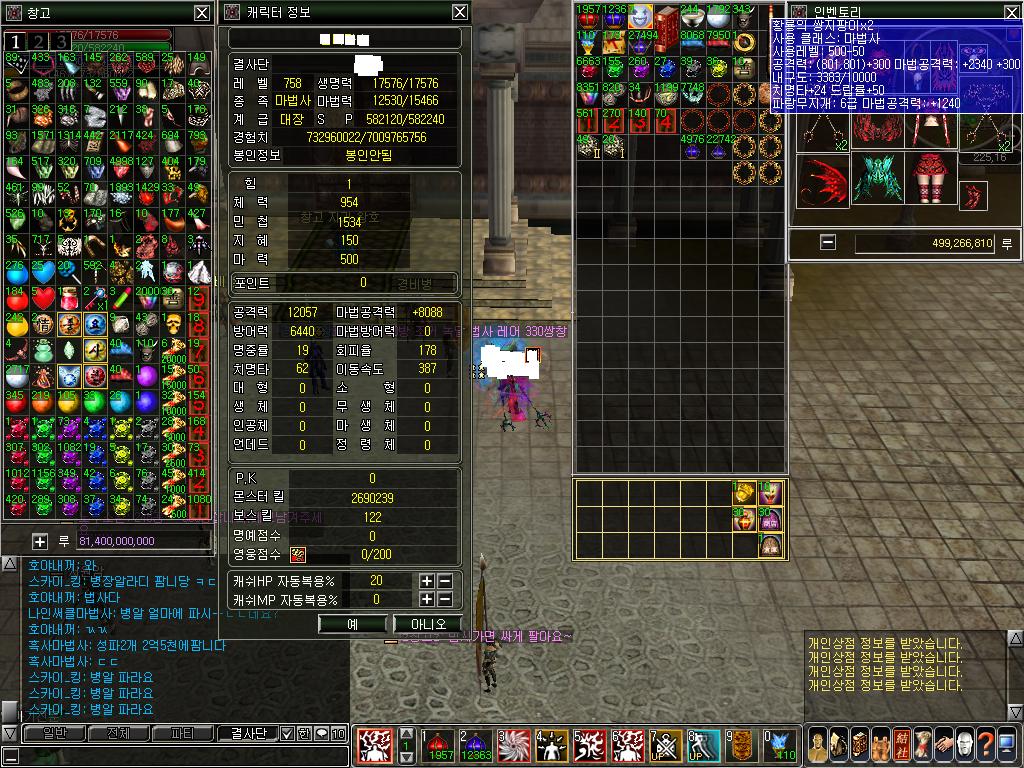Increase 캐쉬HP auto-use percentage
Image resolution: width=1024 pixels, height=768 pixels.
tap(427, 581)
